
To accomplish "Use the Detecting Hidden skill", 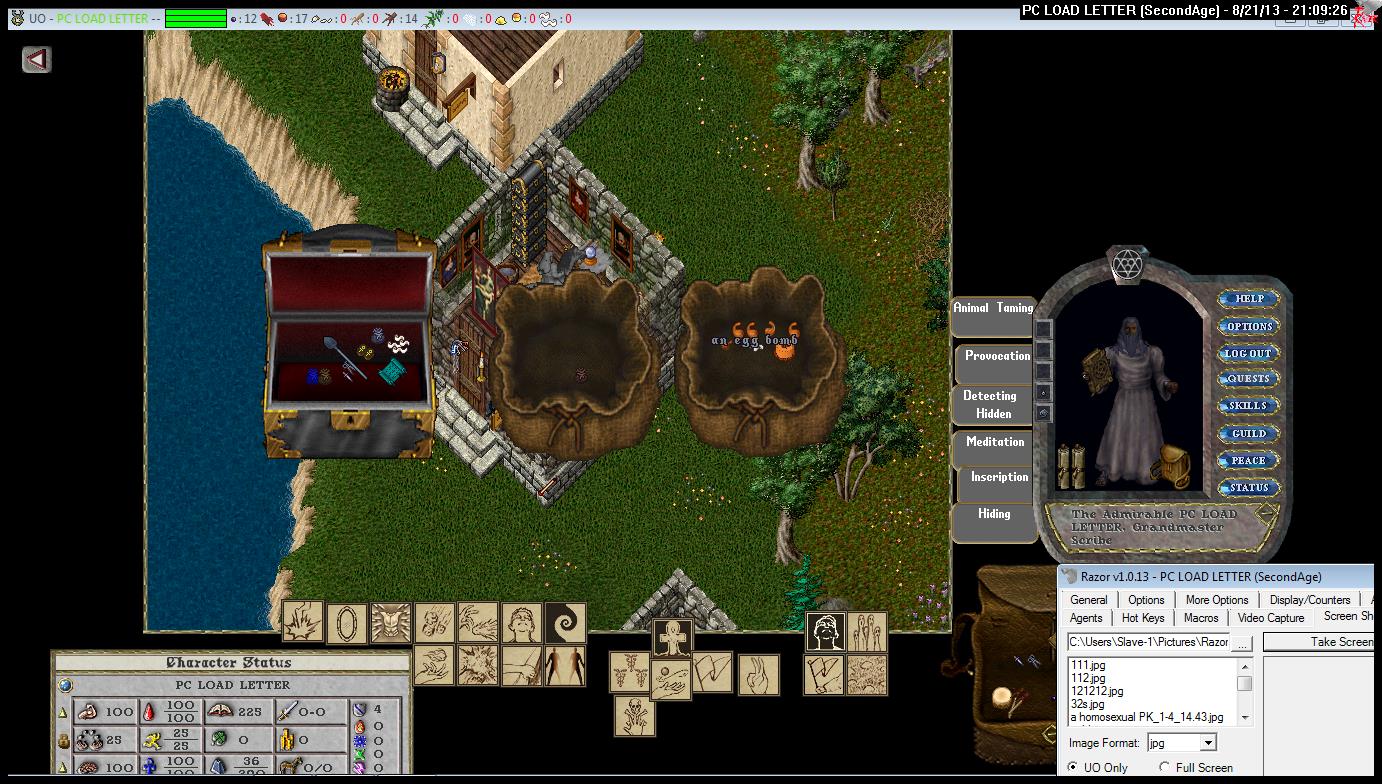I will point(990,405).
